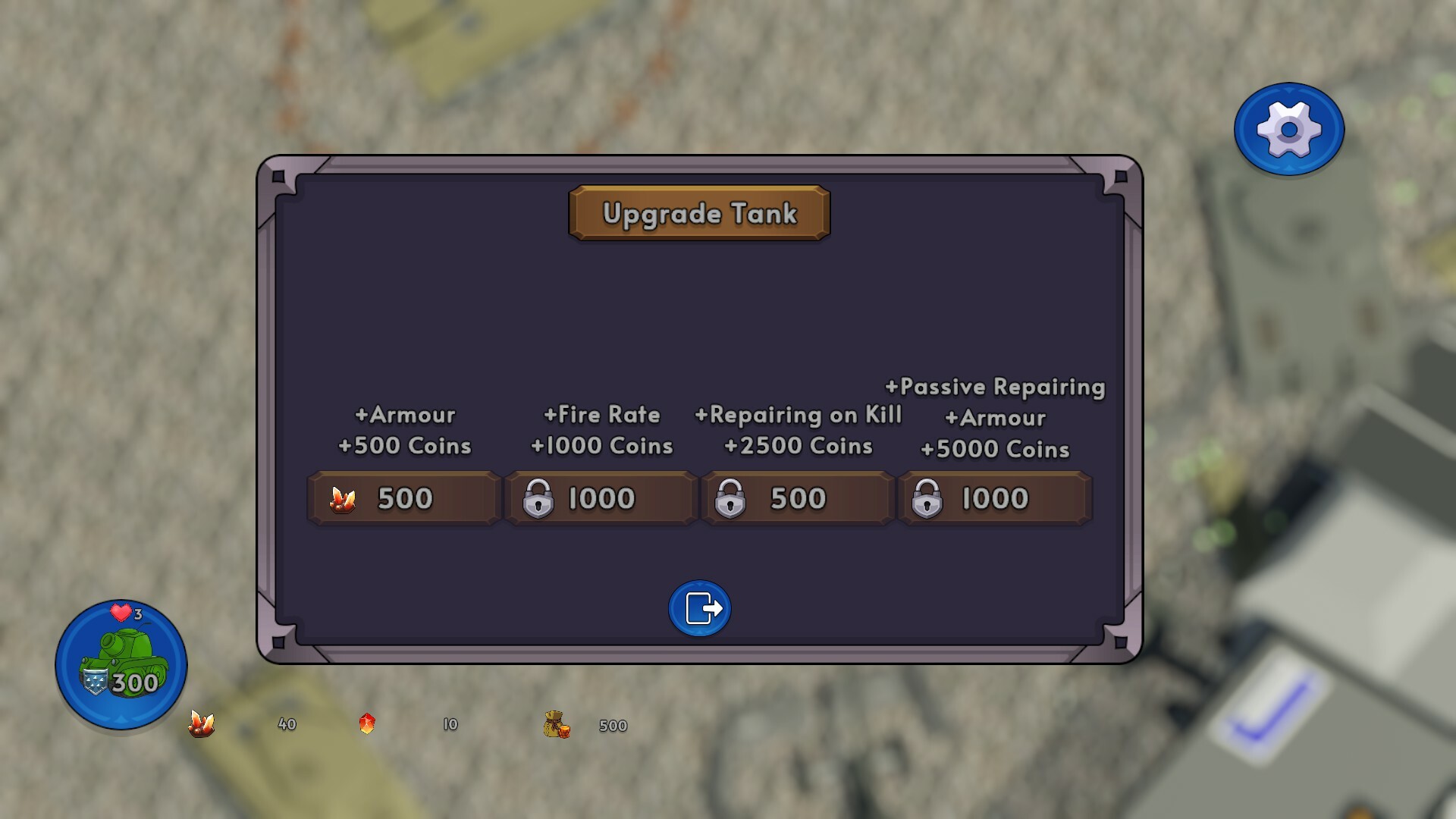The height and width of the screenshot is (819, 1456).
Task: Click the 500 resource counter text
Action: coord(611,725)
